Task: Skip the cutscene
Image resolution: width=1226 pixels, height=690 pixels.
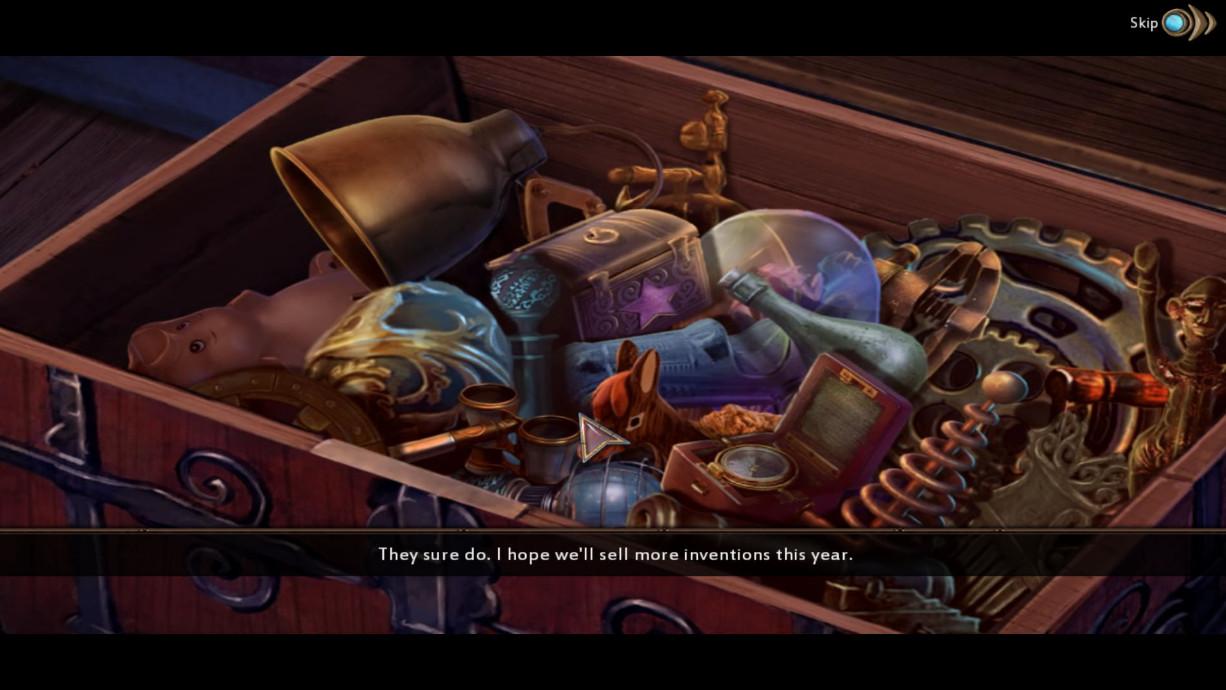Action: (1176, 23)
